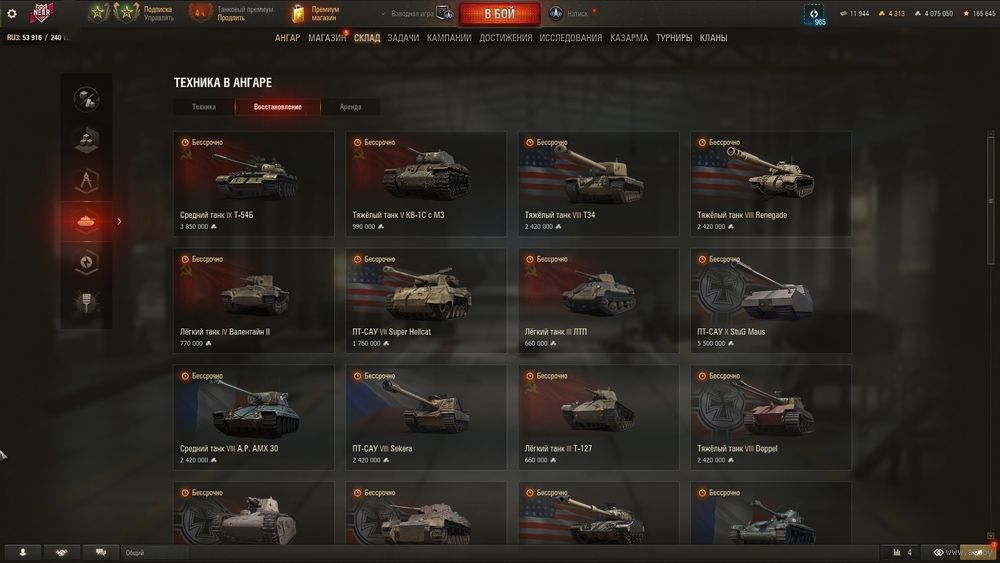Open the ЗАДАЧИ menu
This screenshot has width=1000, height=563.
(403, 38)
